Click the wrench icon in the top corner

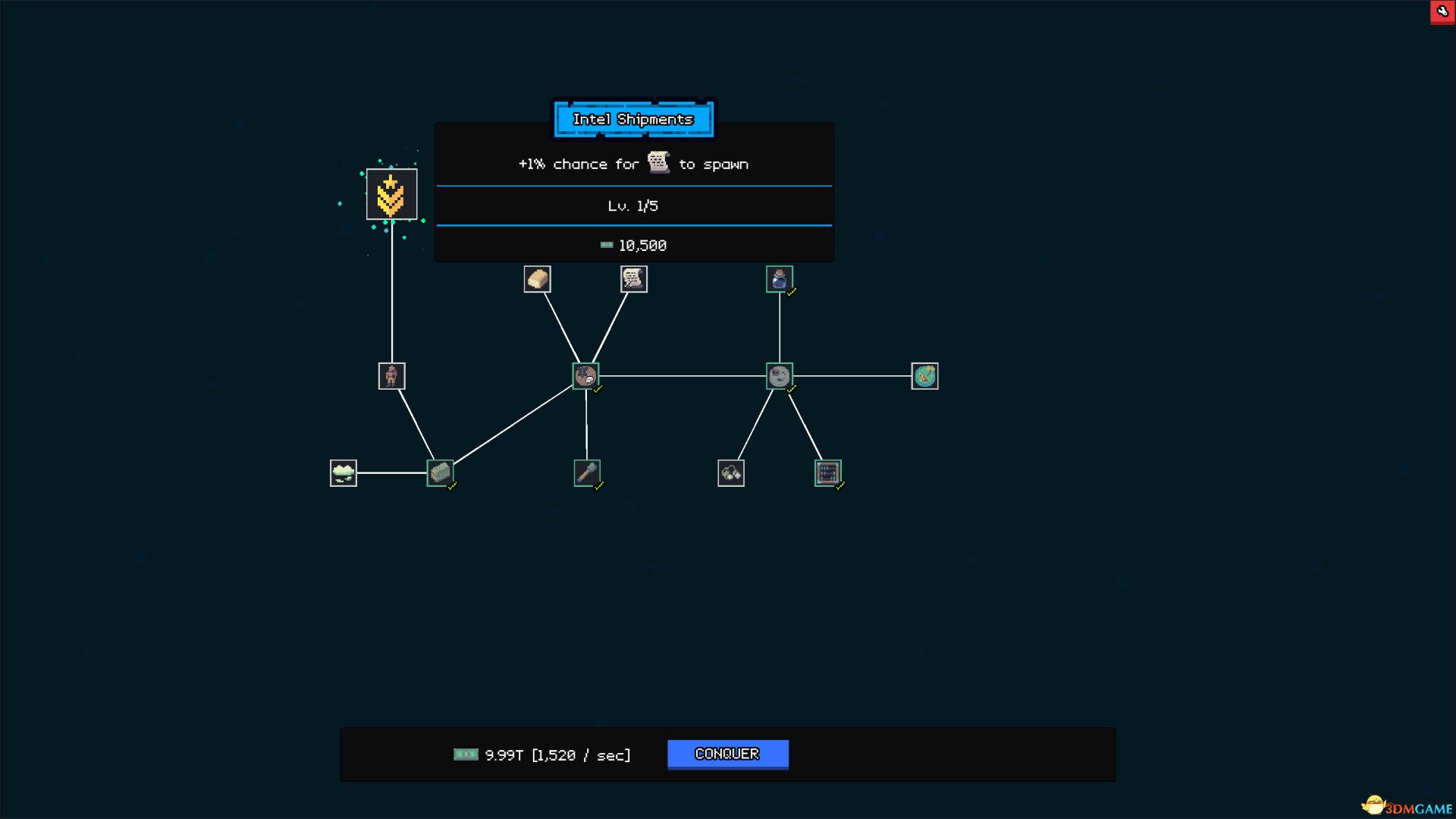point(1442,12)
